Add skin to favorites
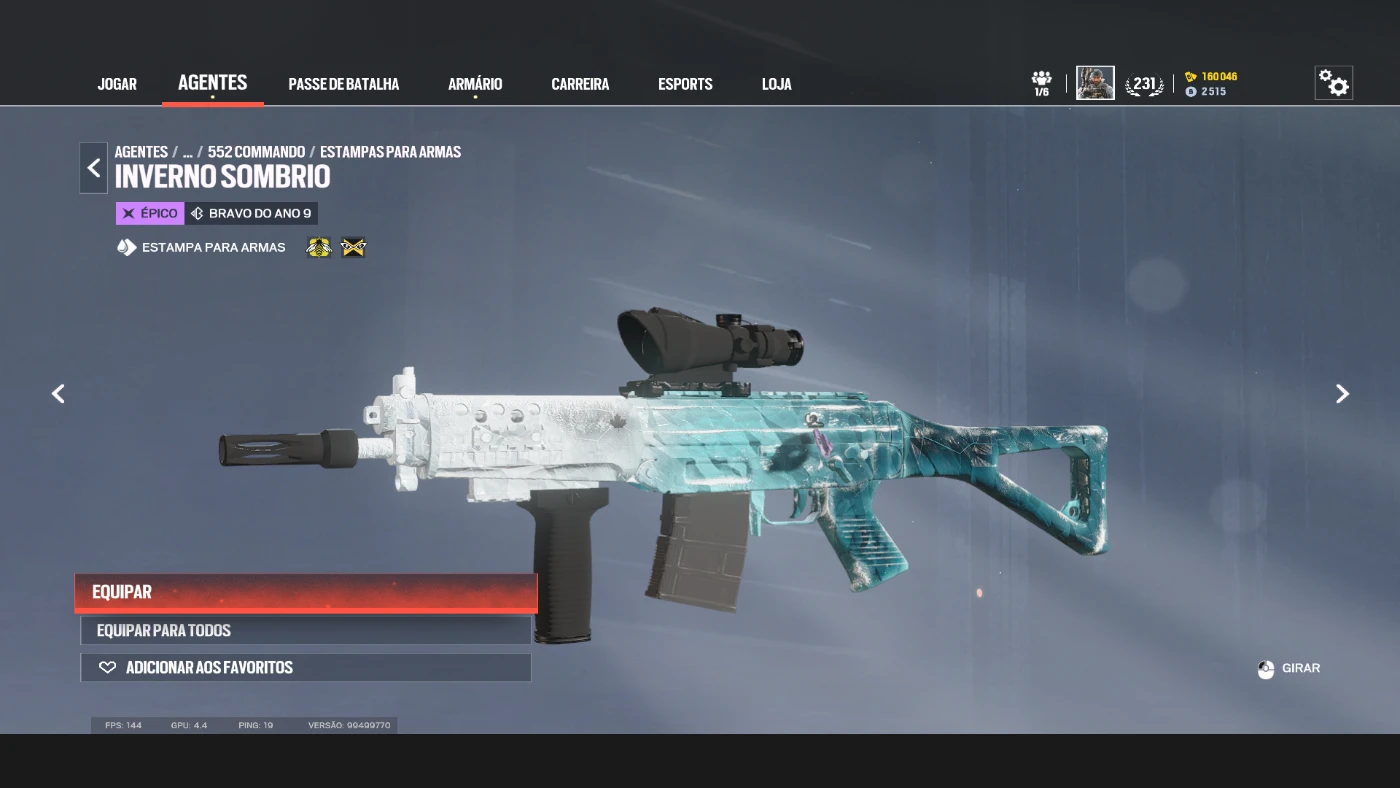 (306, 667)
